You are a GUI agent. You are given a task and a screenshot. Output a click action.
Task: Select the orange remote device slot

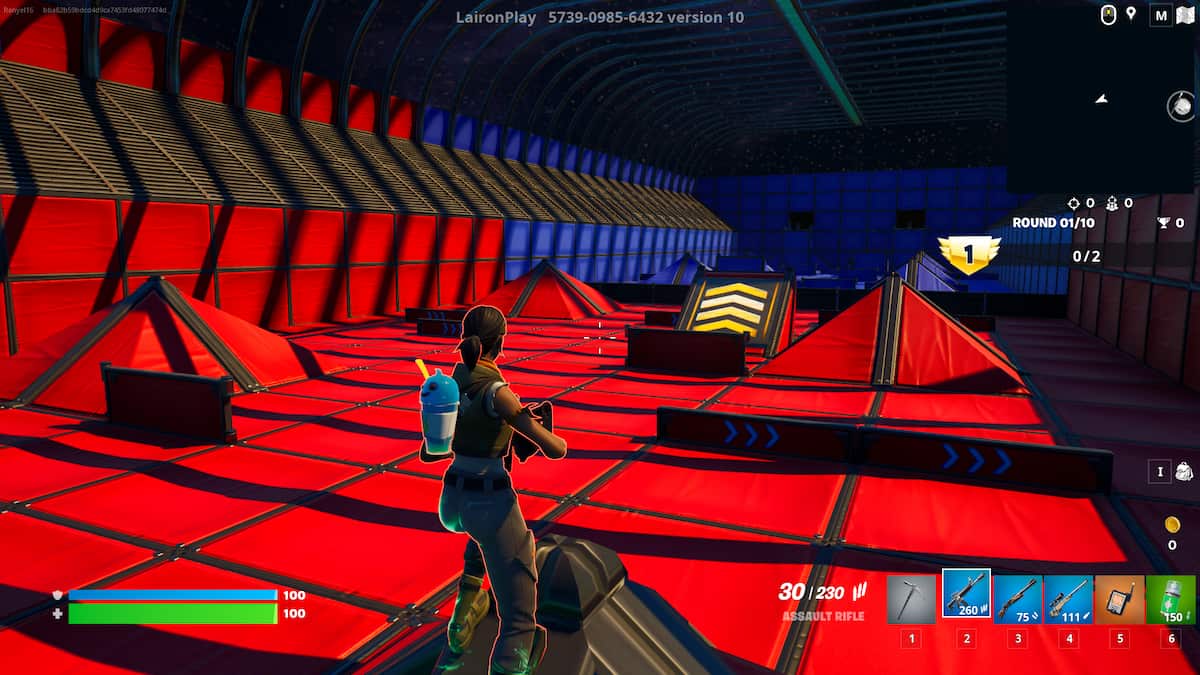[1119, 599]
